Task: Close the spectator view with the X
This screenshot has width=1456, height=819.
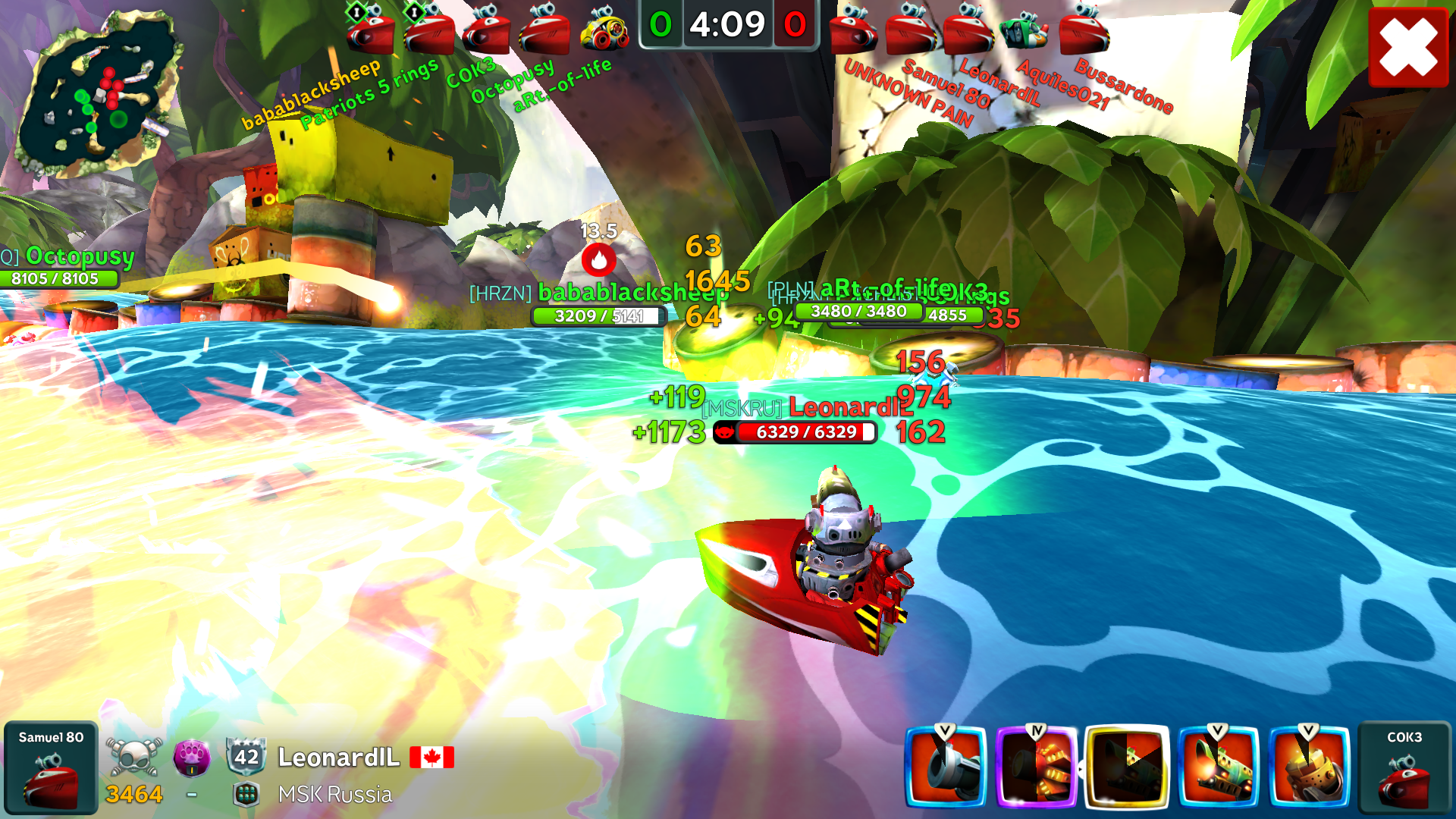Action: [x=1408, y=47]
